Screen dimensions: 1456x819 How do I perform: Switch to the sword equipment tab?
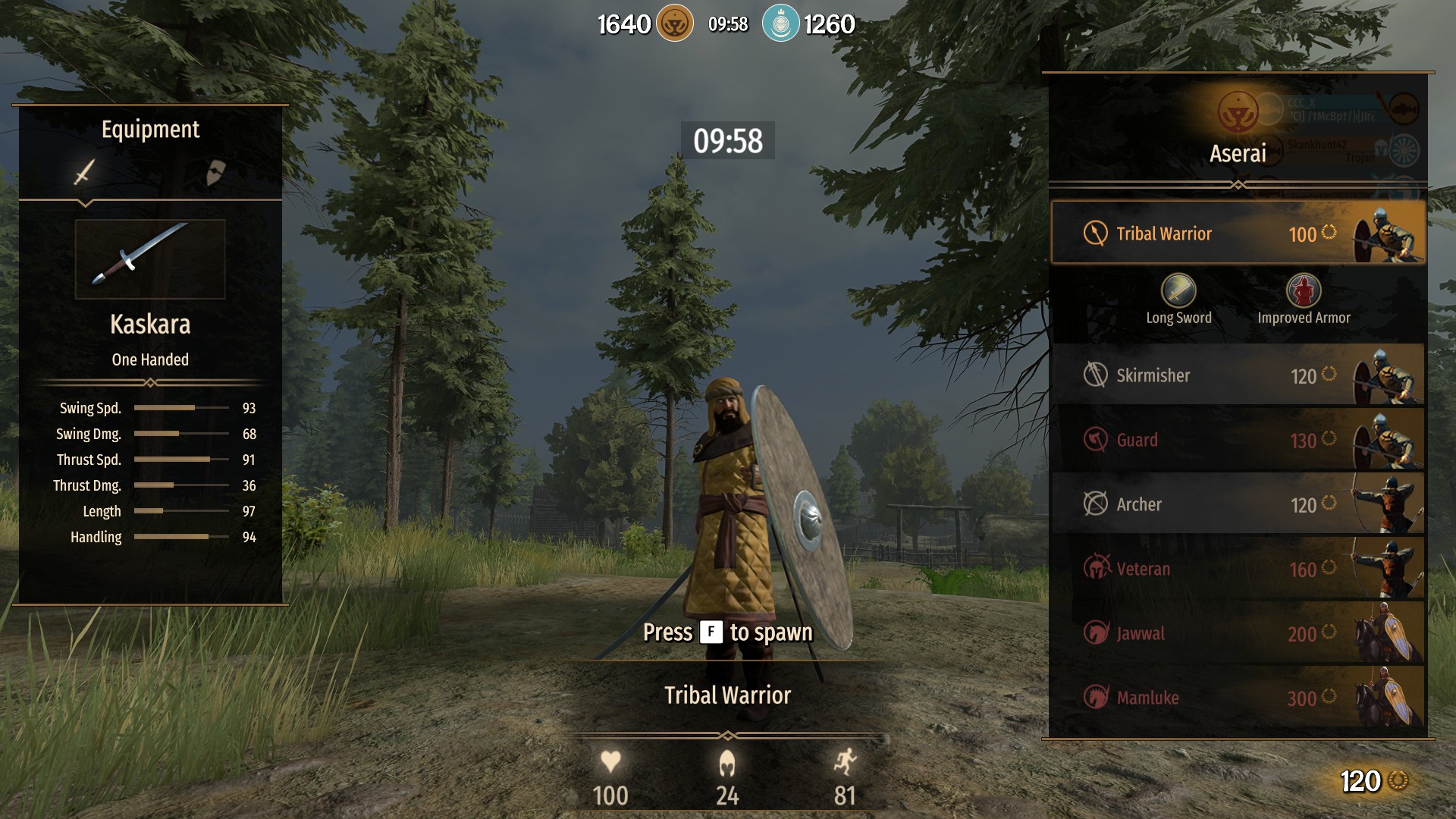click(x=84, y=172)
